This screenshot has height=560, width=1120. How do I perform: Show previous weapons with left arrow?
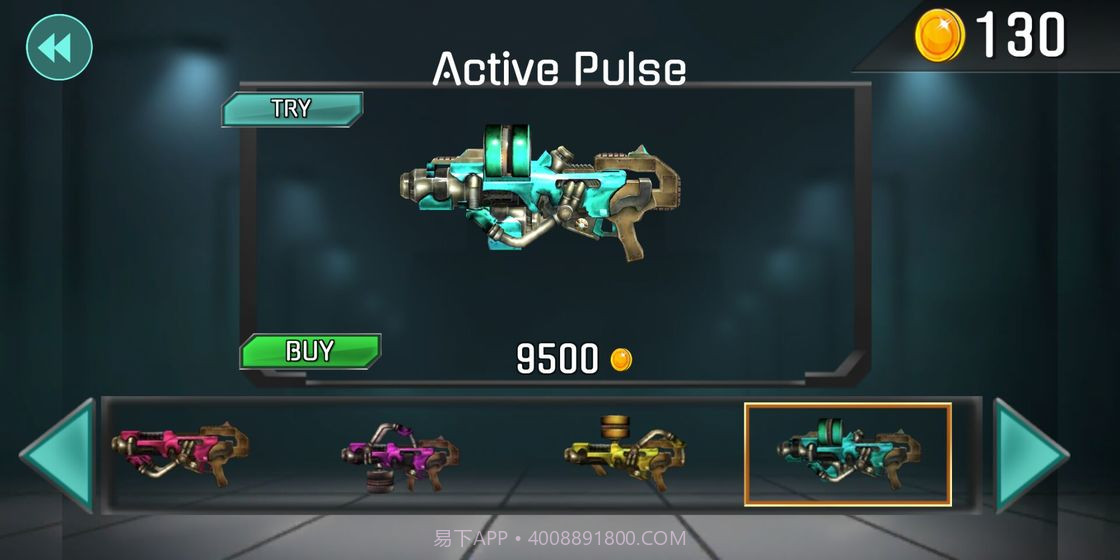(x=59, y=456)
